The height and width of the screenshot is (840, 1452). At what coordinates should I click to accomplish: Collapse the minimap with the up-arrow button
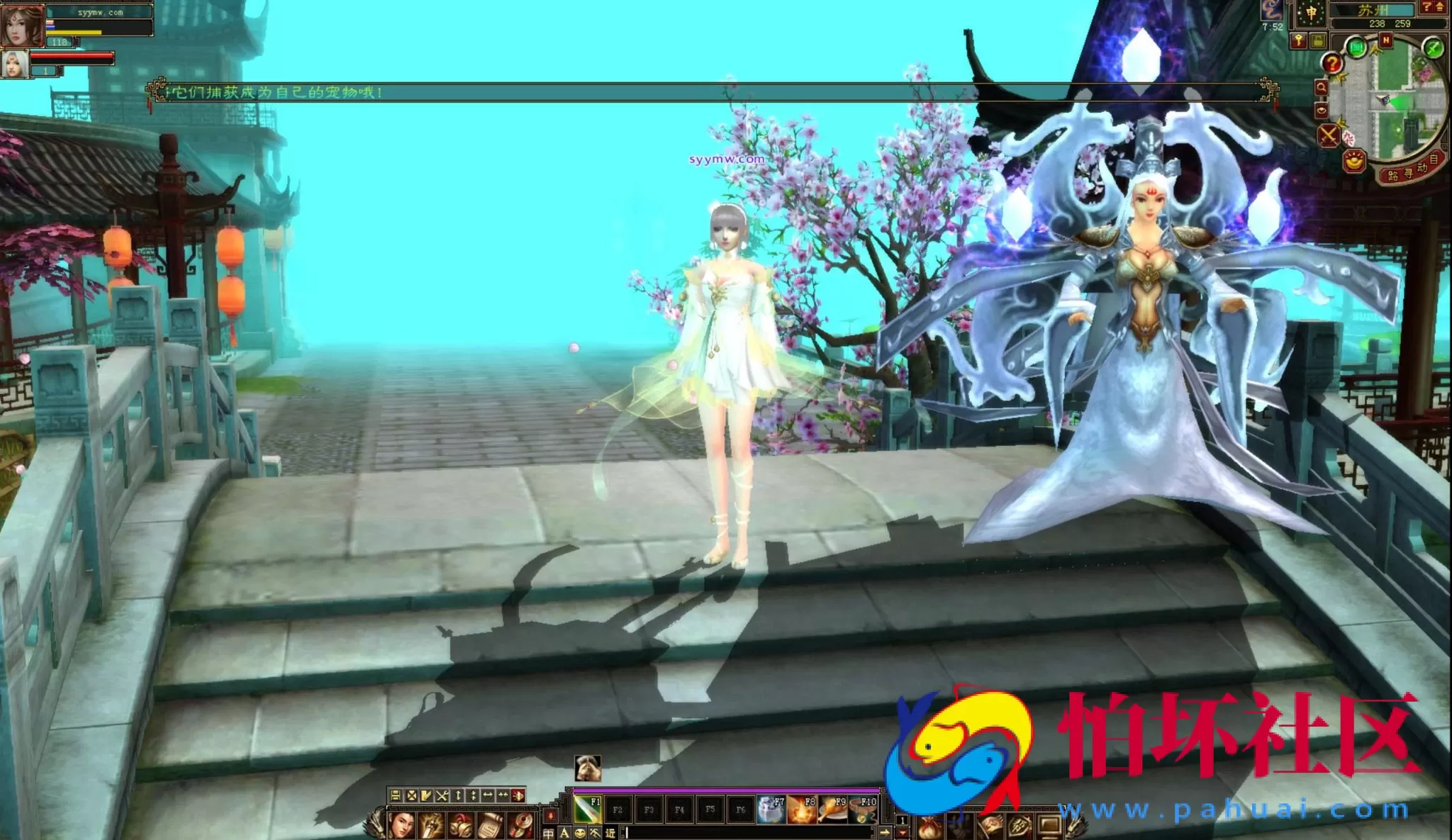click(1439, 7)
